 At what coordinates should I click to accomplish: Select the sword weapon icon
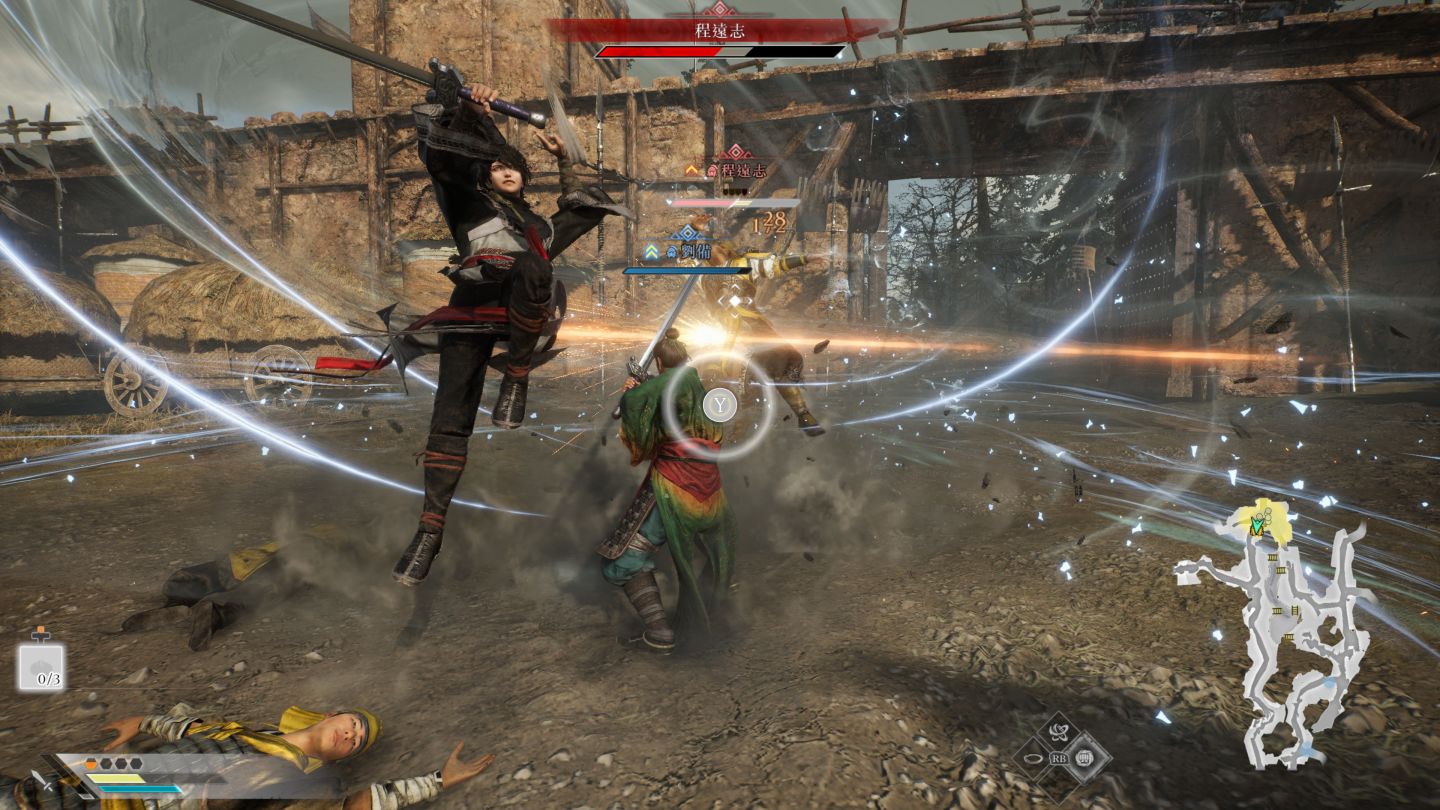(x=41, y=785)
